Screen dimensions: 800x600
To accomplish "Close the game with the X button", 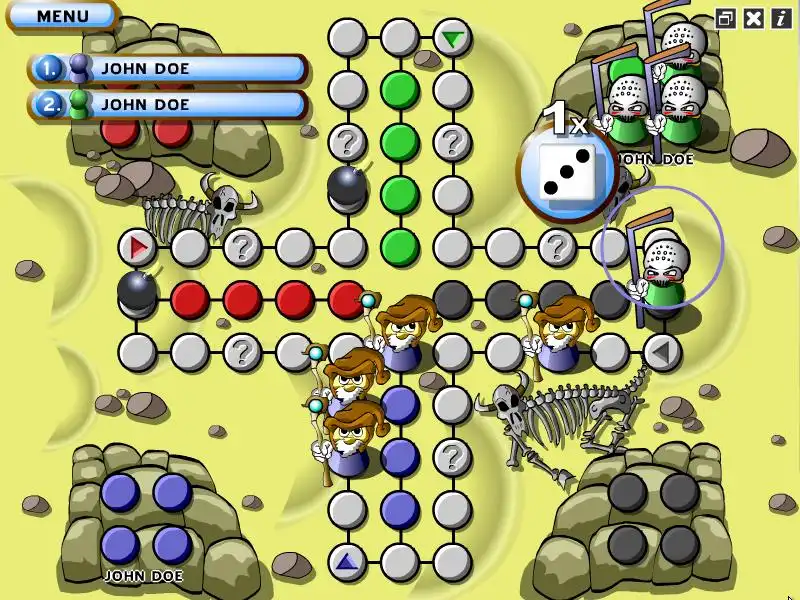I will click(754, 18).
